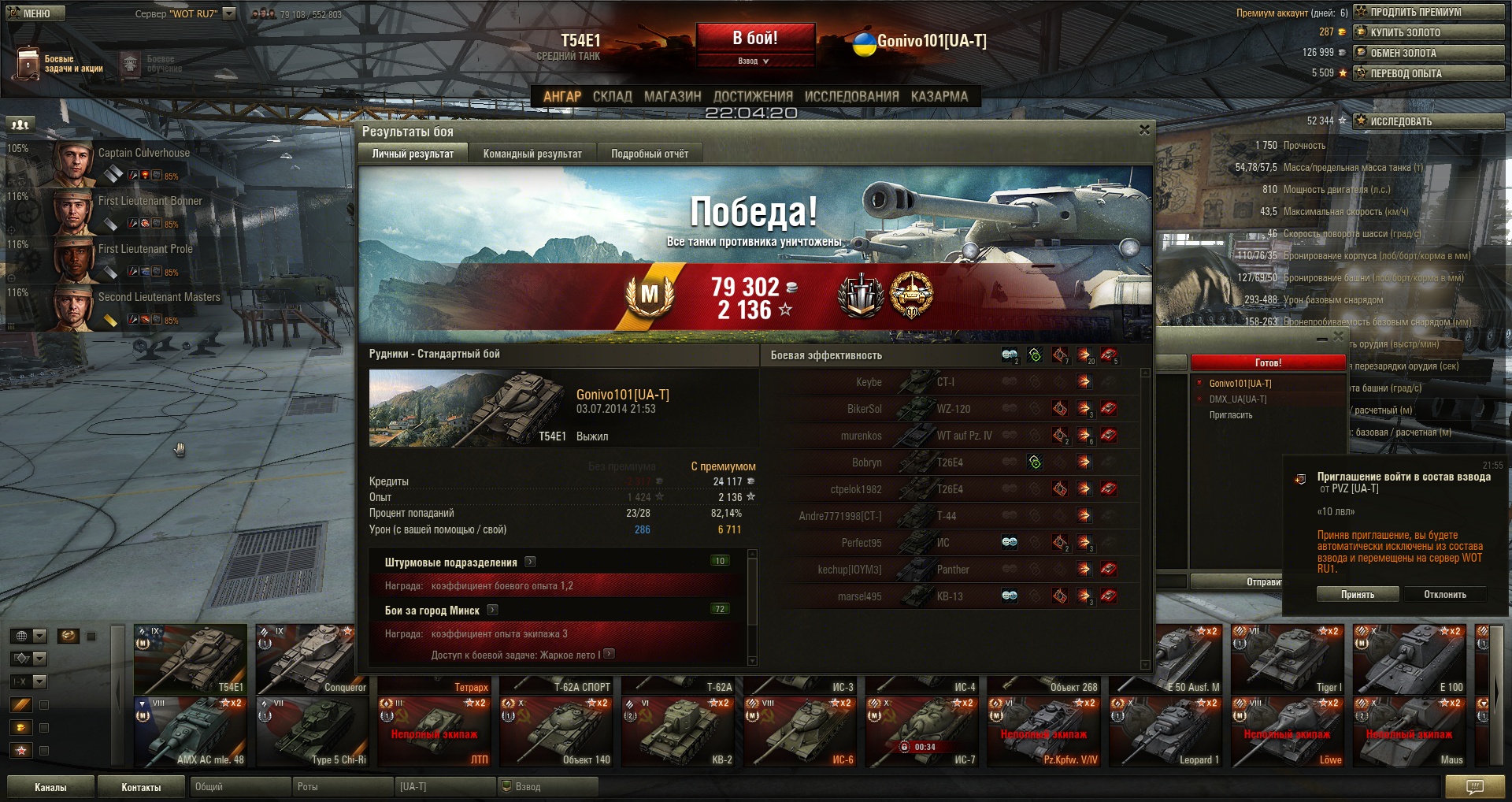Close the battle results window
This screenshot has height=802, width=1512.
coord(1144,130)
